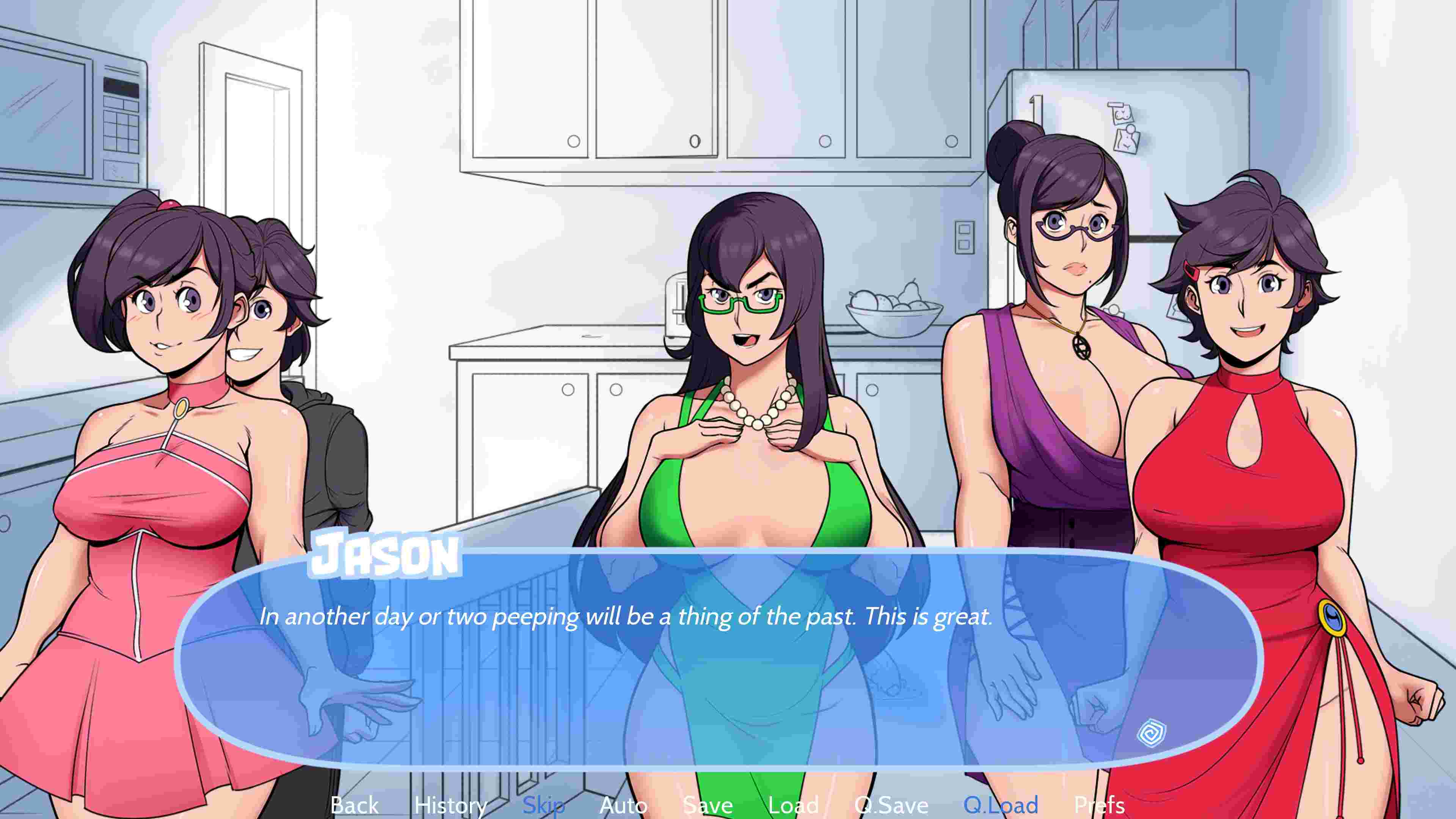The width and height of the screenshot is (1456, 819).
Task: Open Prefs settings
Action: pyautogui.click(x=1099, y=805)
